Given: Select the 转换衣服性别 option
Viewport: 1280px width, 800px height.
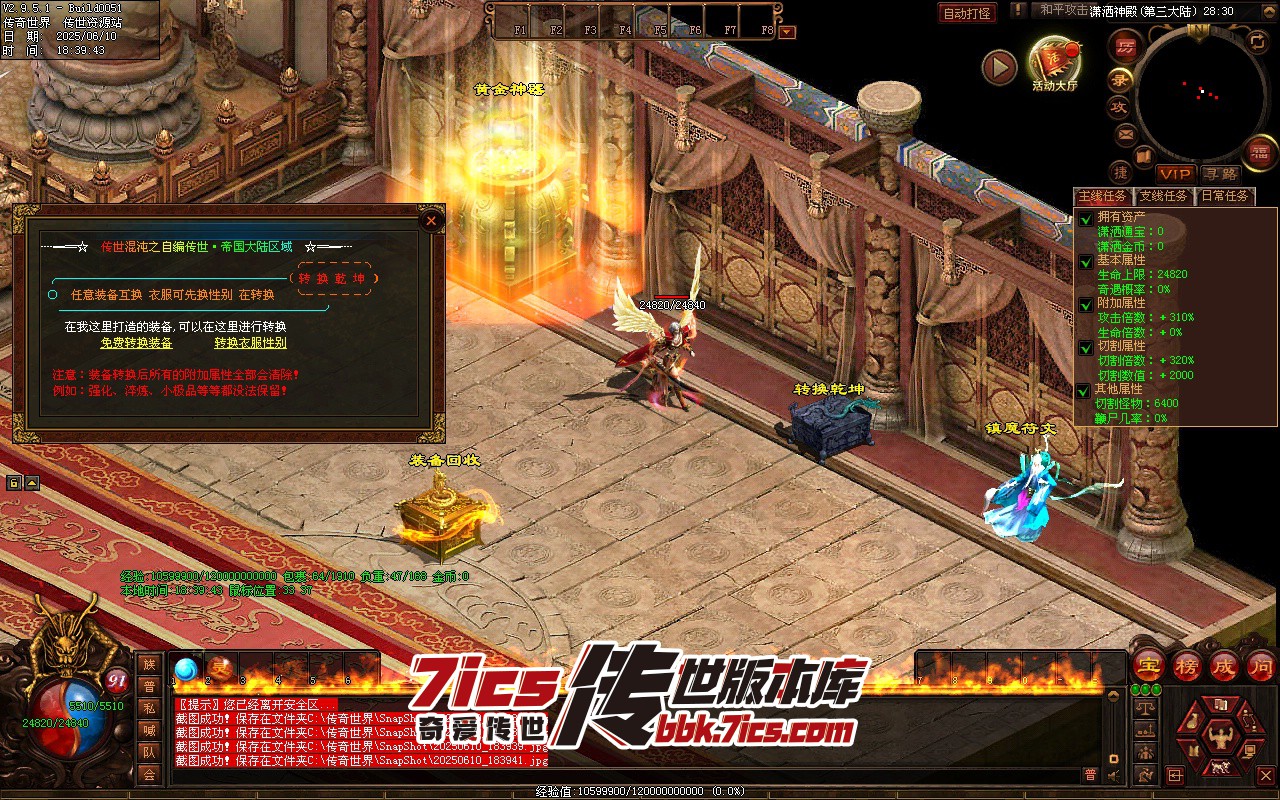Looking at the screenshot, I should pyautogui.click(x=250, y=343).
